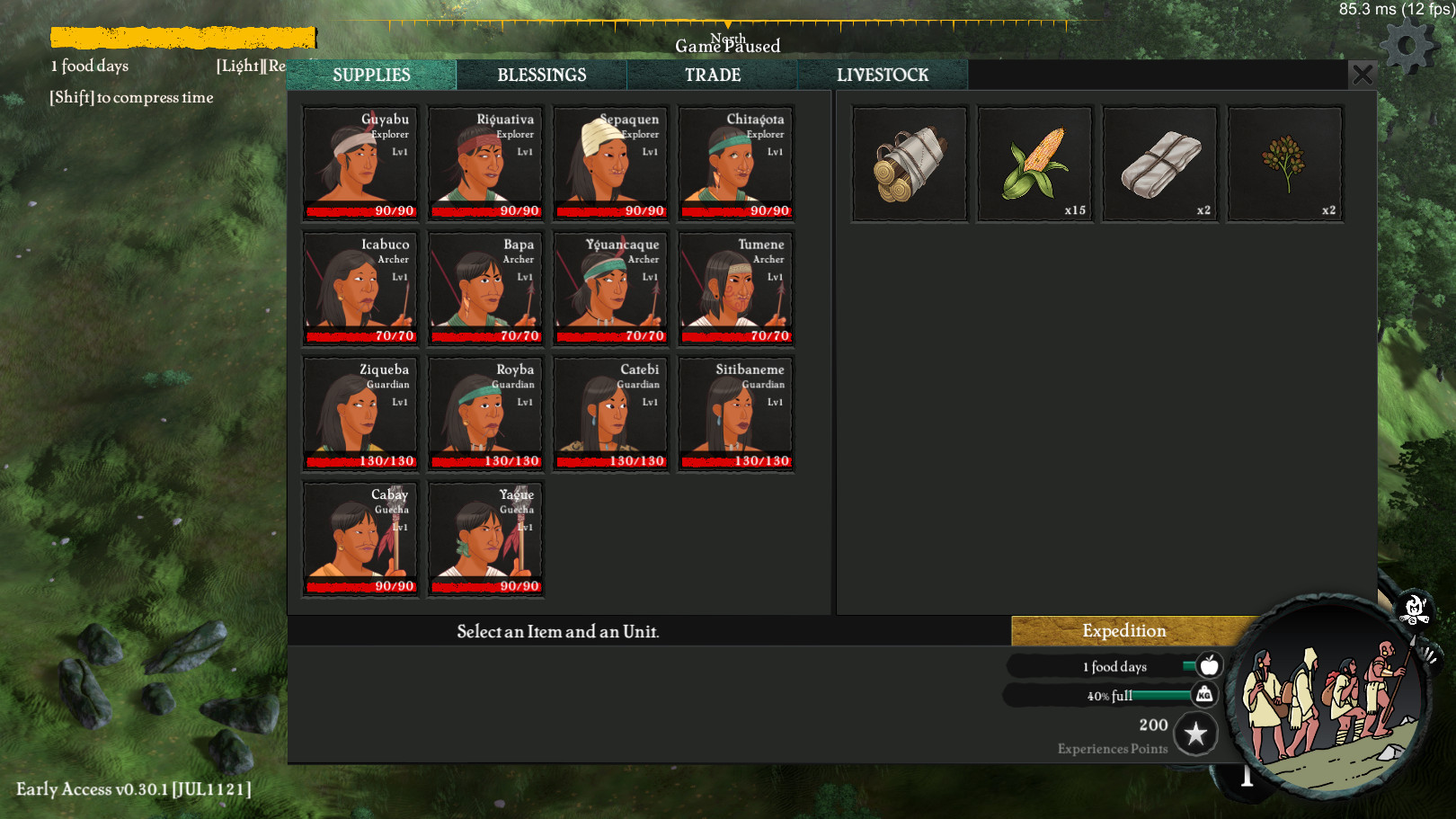Select the cloth roll x2 item
1456x819 pixels.
pyautogui.click(x=1159, y=164)
